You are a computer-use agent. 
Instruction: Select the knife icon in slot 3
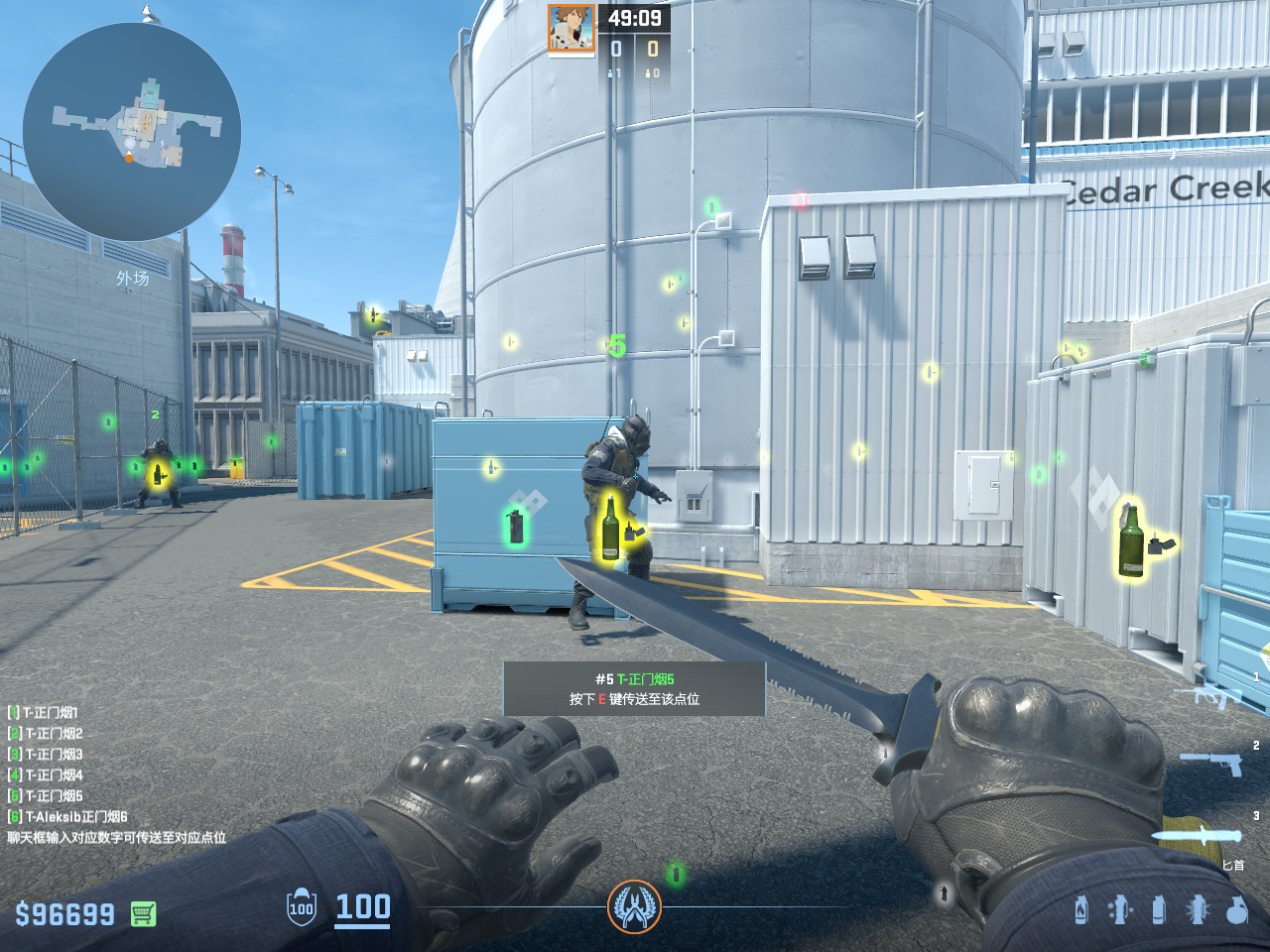1197,835
